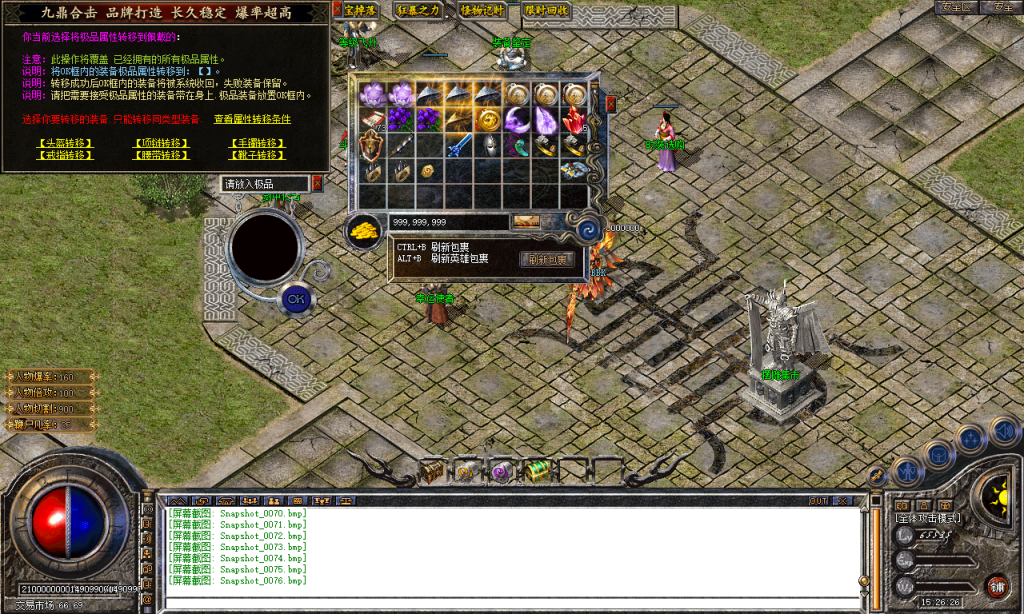This screenshot has width=1024, height=614.
Task: Click the 刷新包裹 refresh bag button
Action: click(x=547, y=260)
